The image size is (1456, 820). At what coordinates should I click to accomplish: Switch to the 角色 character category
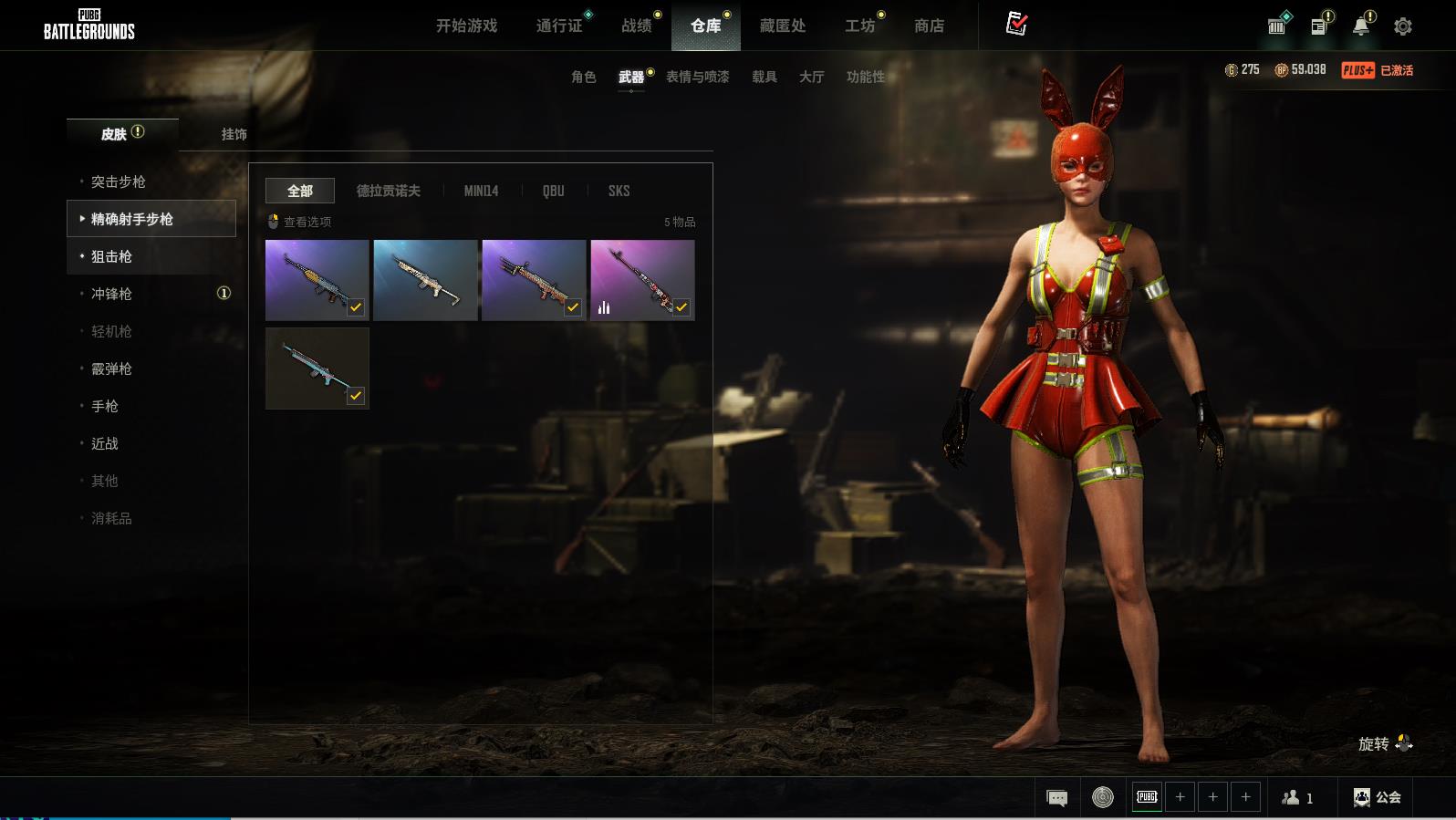coord(584,77)
